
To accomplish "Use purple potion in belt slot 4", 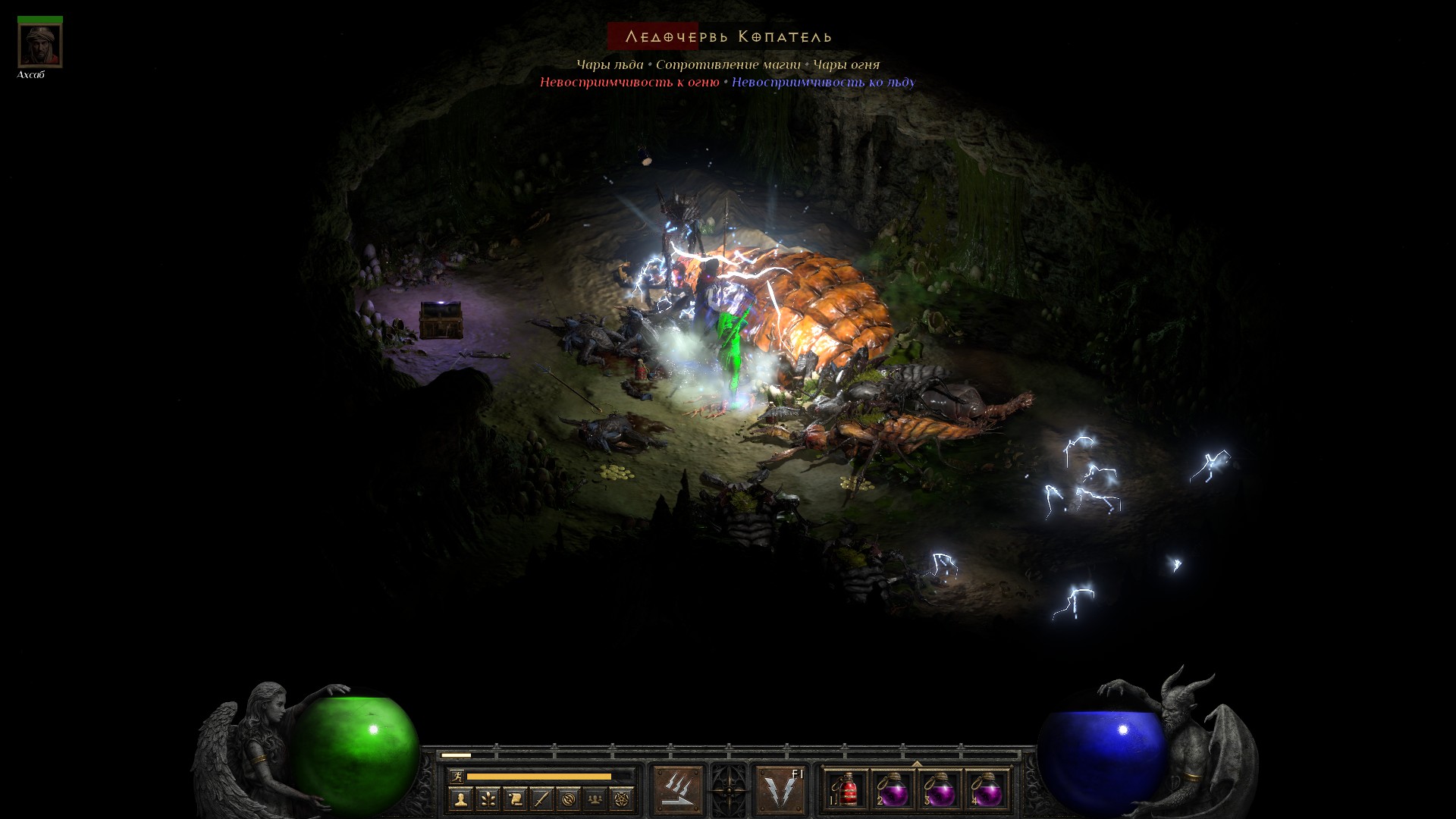I will pyautogui.click(x=987, y=790).
